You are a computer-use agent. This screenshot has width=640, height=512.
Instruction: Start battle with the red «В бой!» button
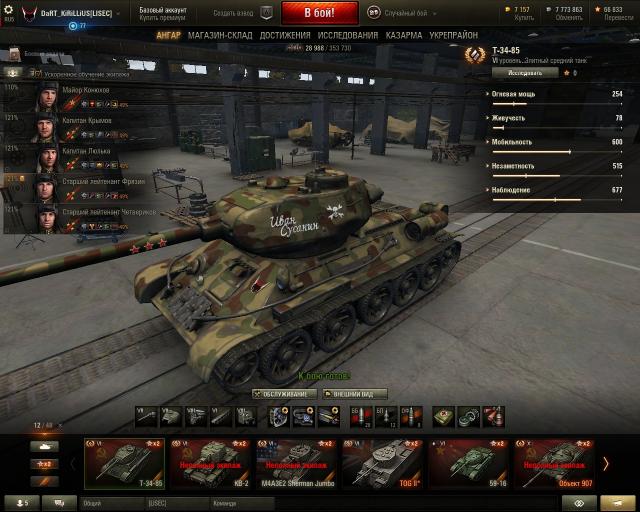coord(320,13)
